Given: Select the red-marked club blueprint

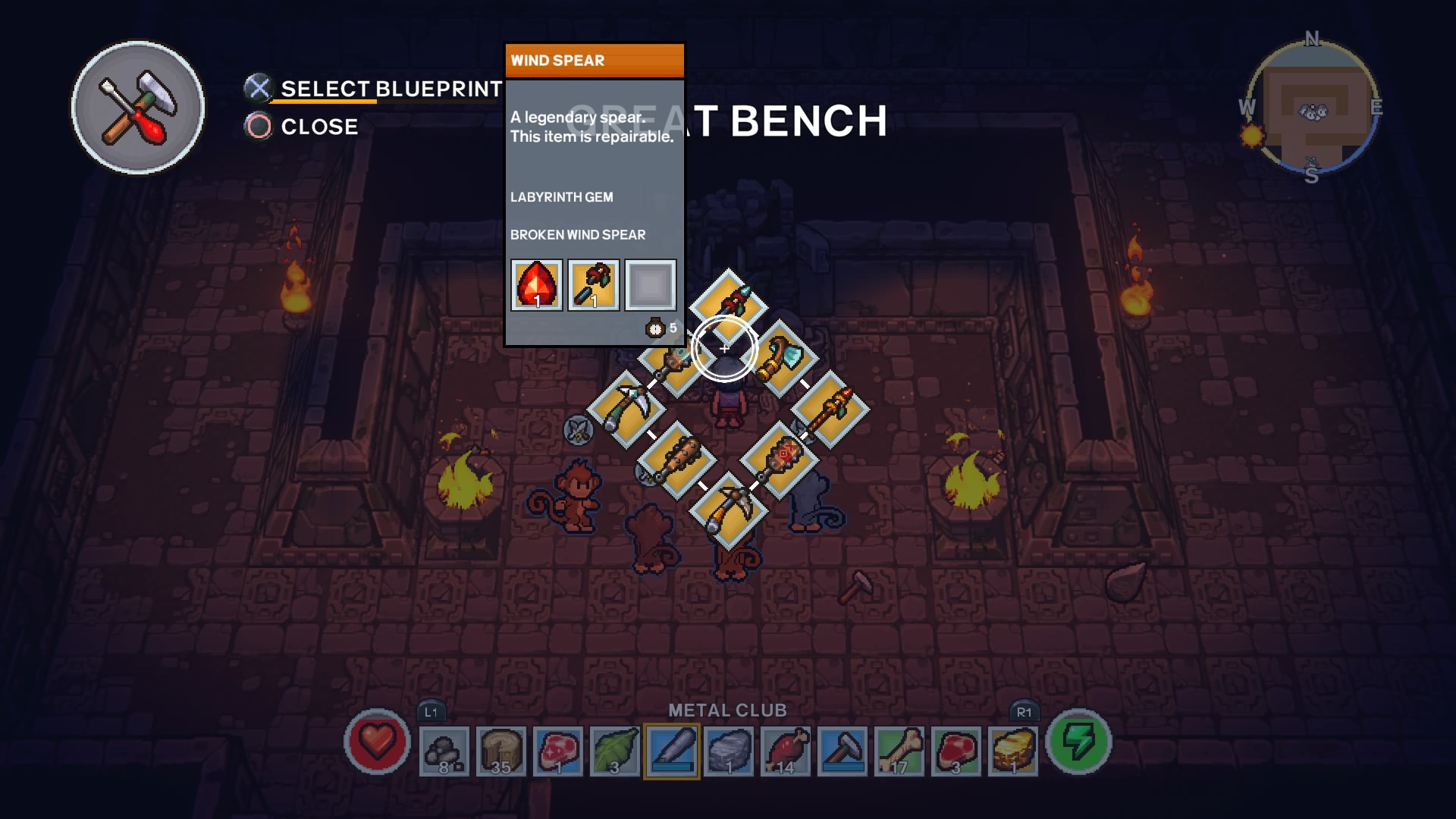Looking at the screenshot, I should click(780, 460).
